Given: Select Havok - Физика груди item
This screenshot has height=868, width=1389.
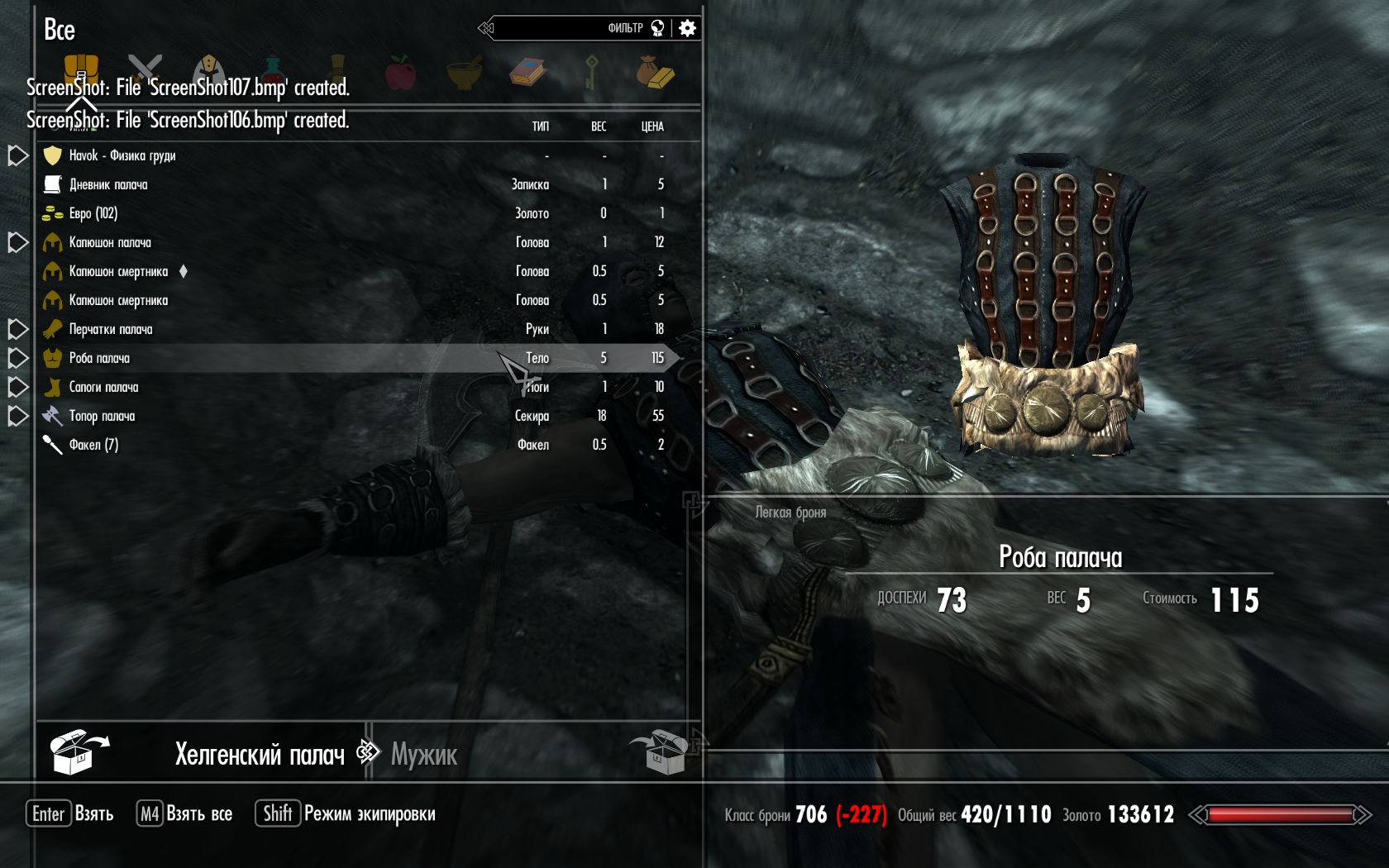Looking at the screenshot, I should tap(122, 155).
